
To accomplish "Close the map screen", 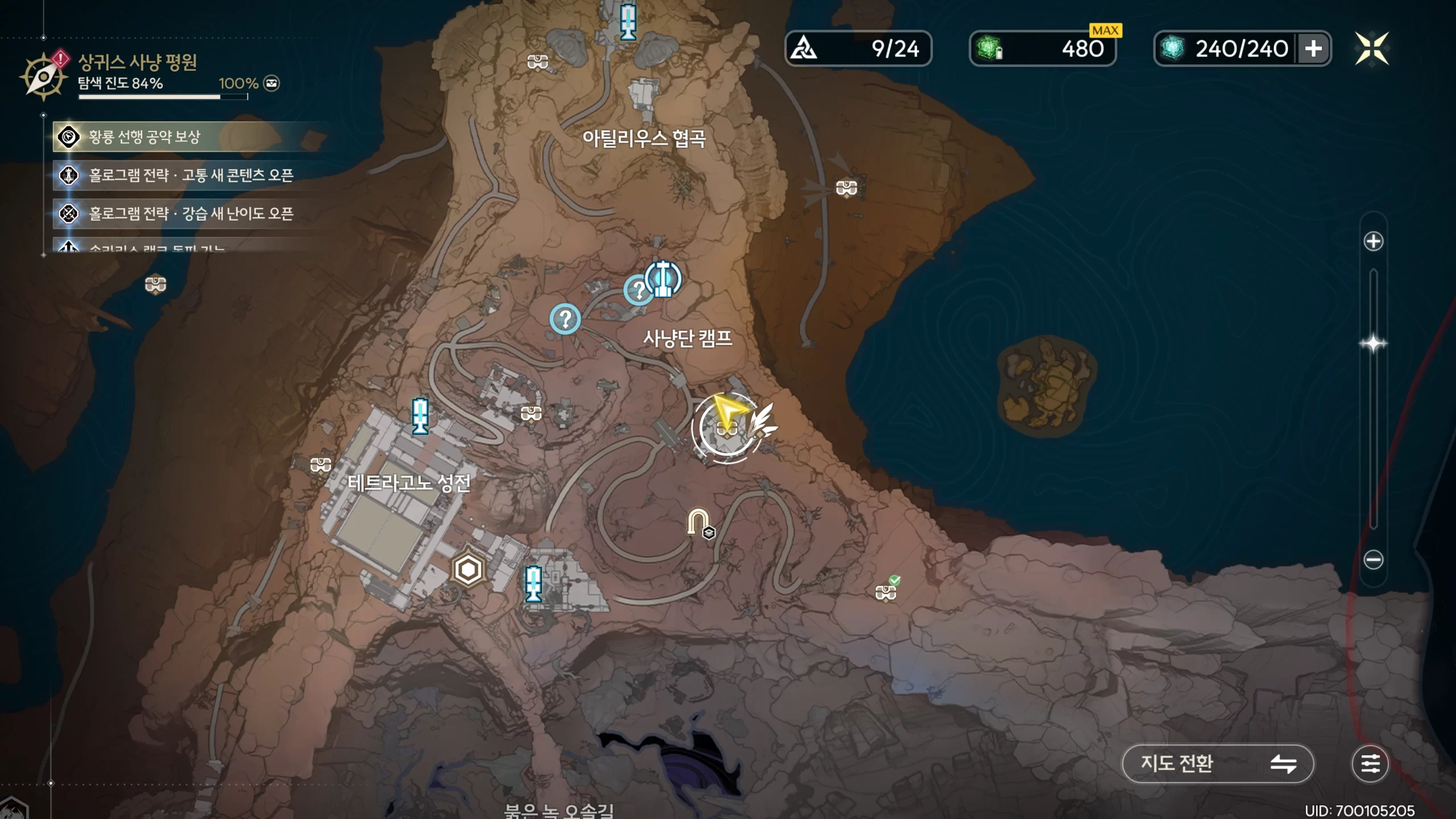I will (1371, 49).
